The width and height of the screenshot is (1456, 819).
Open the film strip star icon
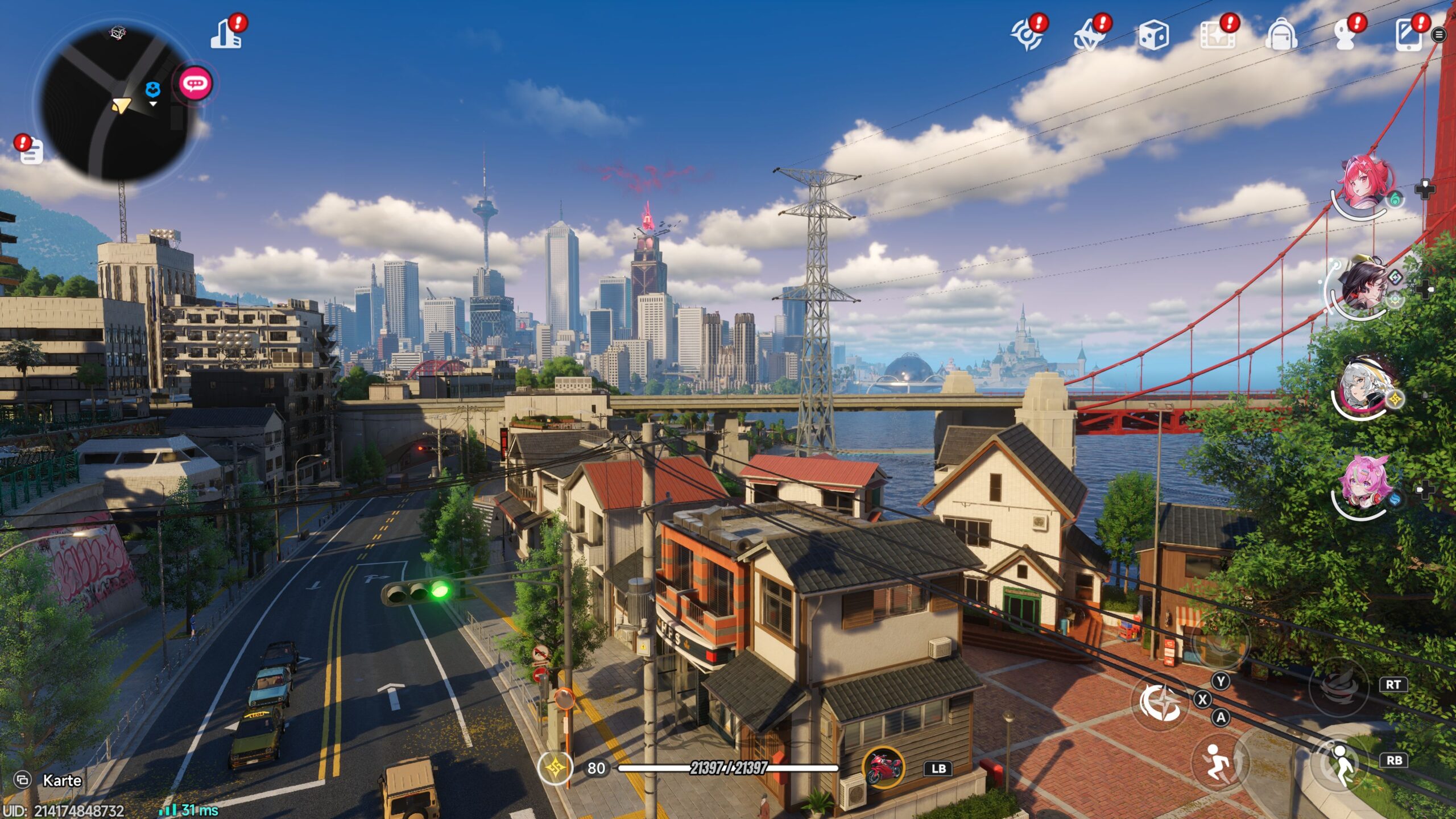(x=1217, y=35)
